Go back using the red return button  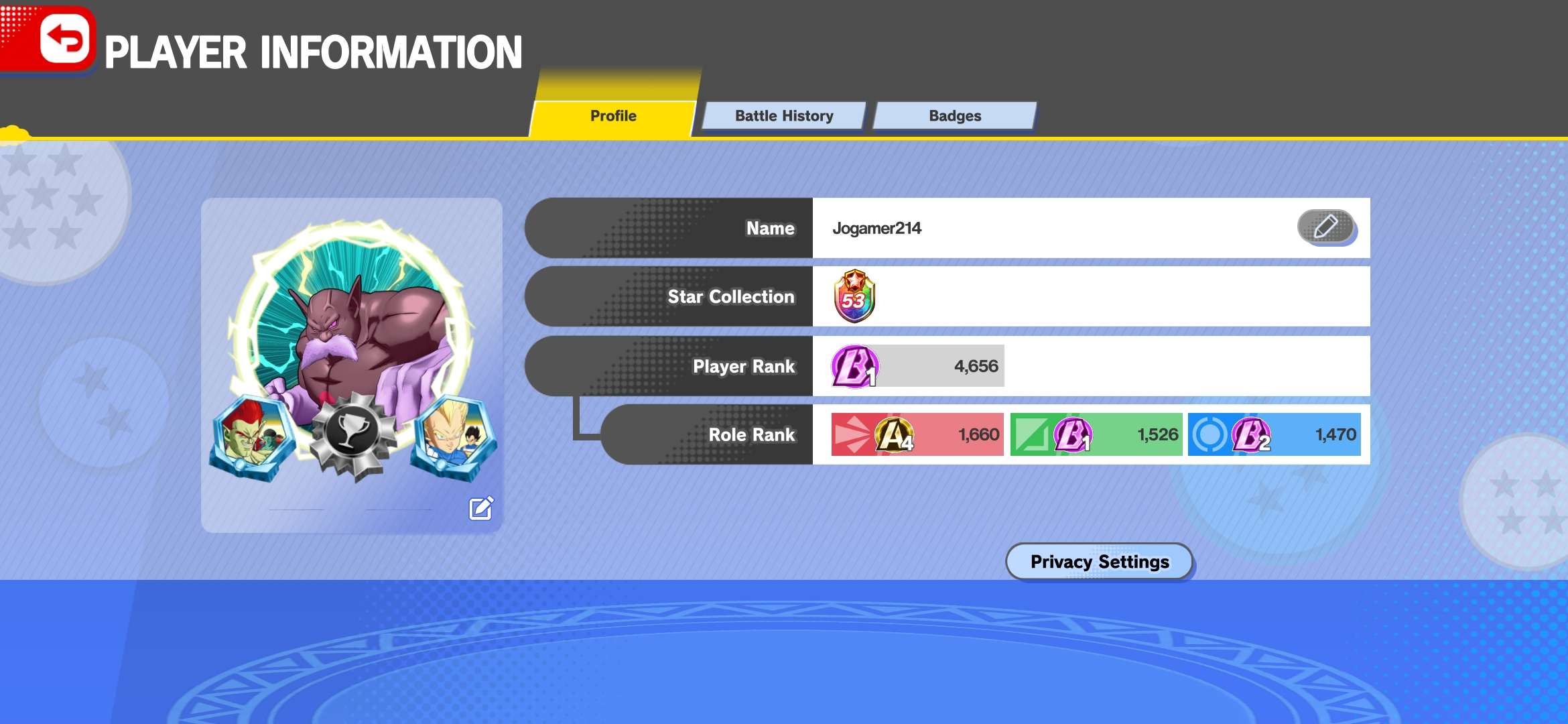pyautogui.click(x=64, y=39)
